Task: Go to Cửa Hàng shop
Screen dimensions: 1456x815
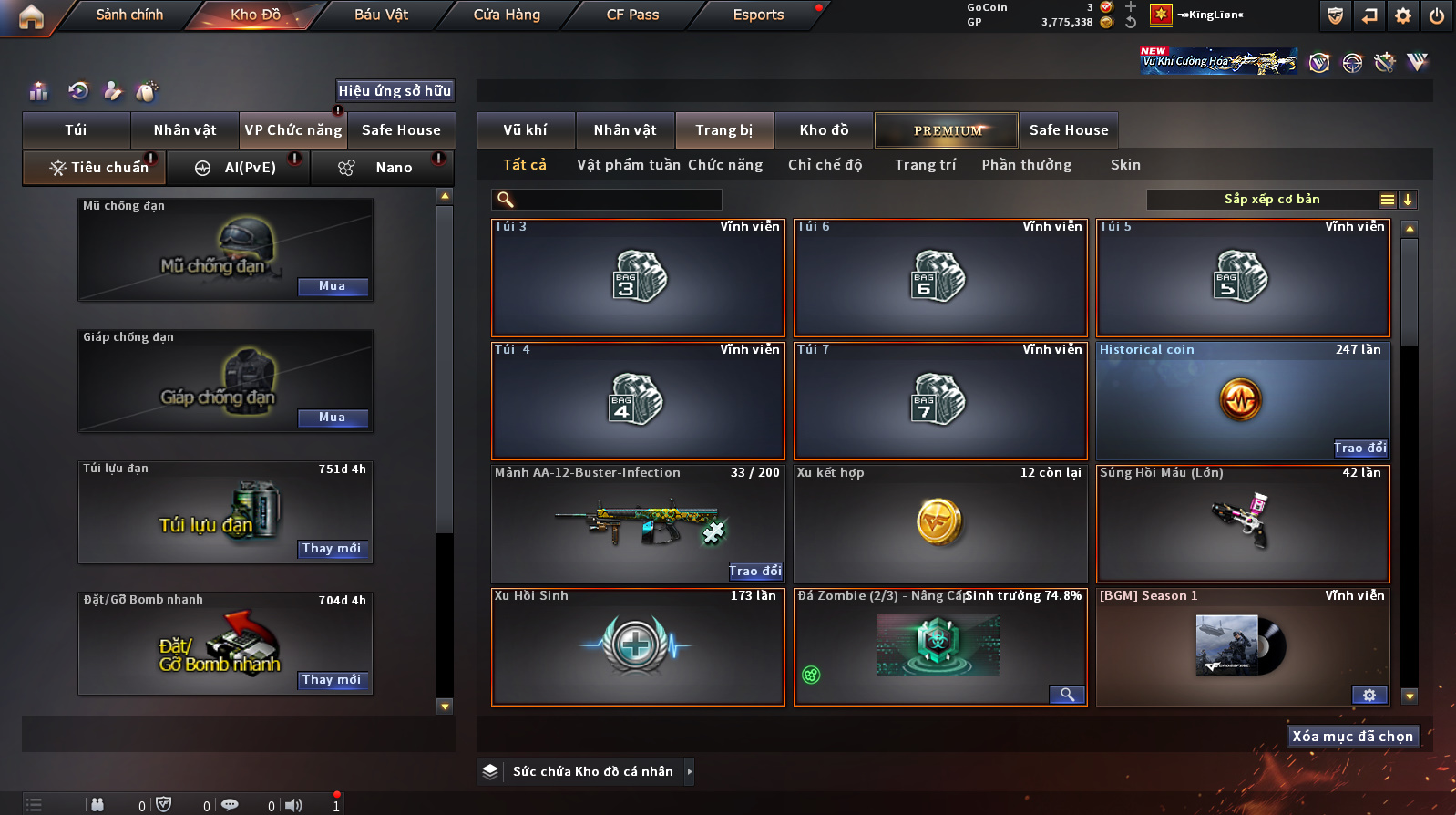Action: (x=507, y=15)
